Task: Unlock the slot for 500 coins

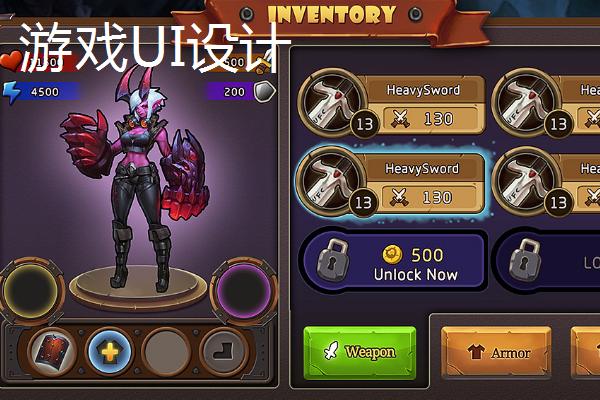Action: pyautogui.click(x=393, y=262)
